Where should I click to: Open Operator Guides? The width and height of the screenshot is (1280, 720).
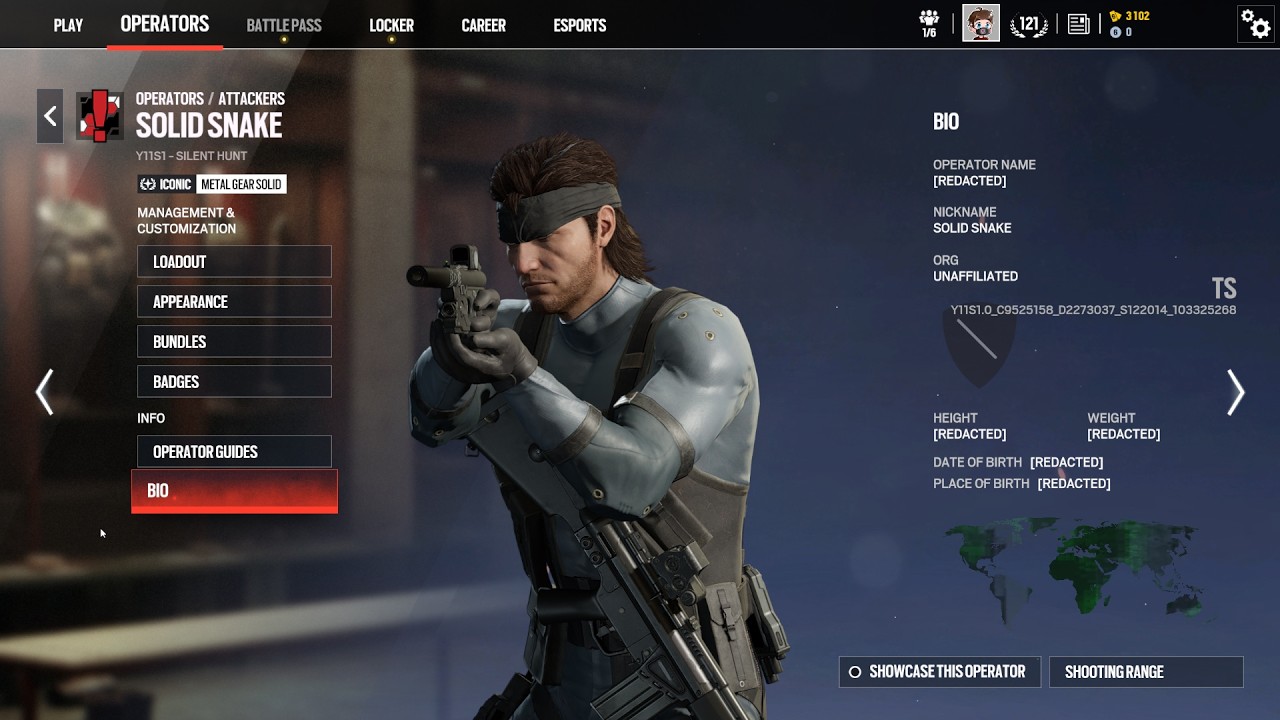[234, 452]
